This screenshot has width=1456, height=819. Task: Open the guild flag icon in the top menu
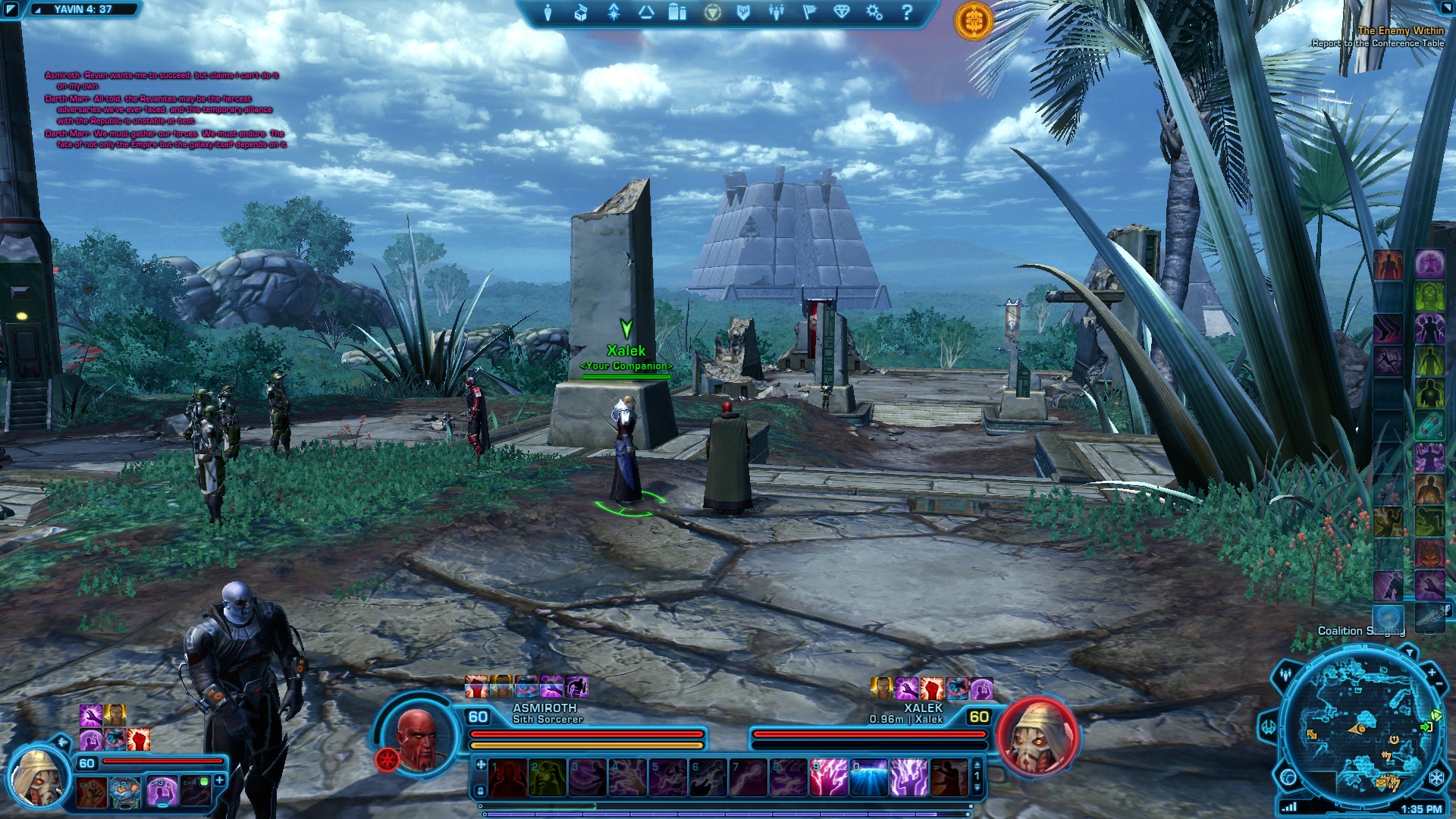click(809, 12)
